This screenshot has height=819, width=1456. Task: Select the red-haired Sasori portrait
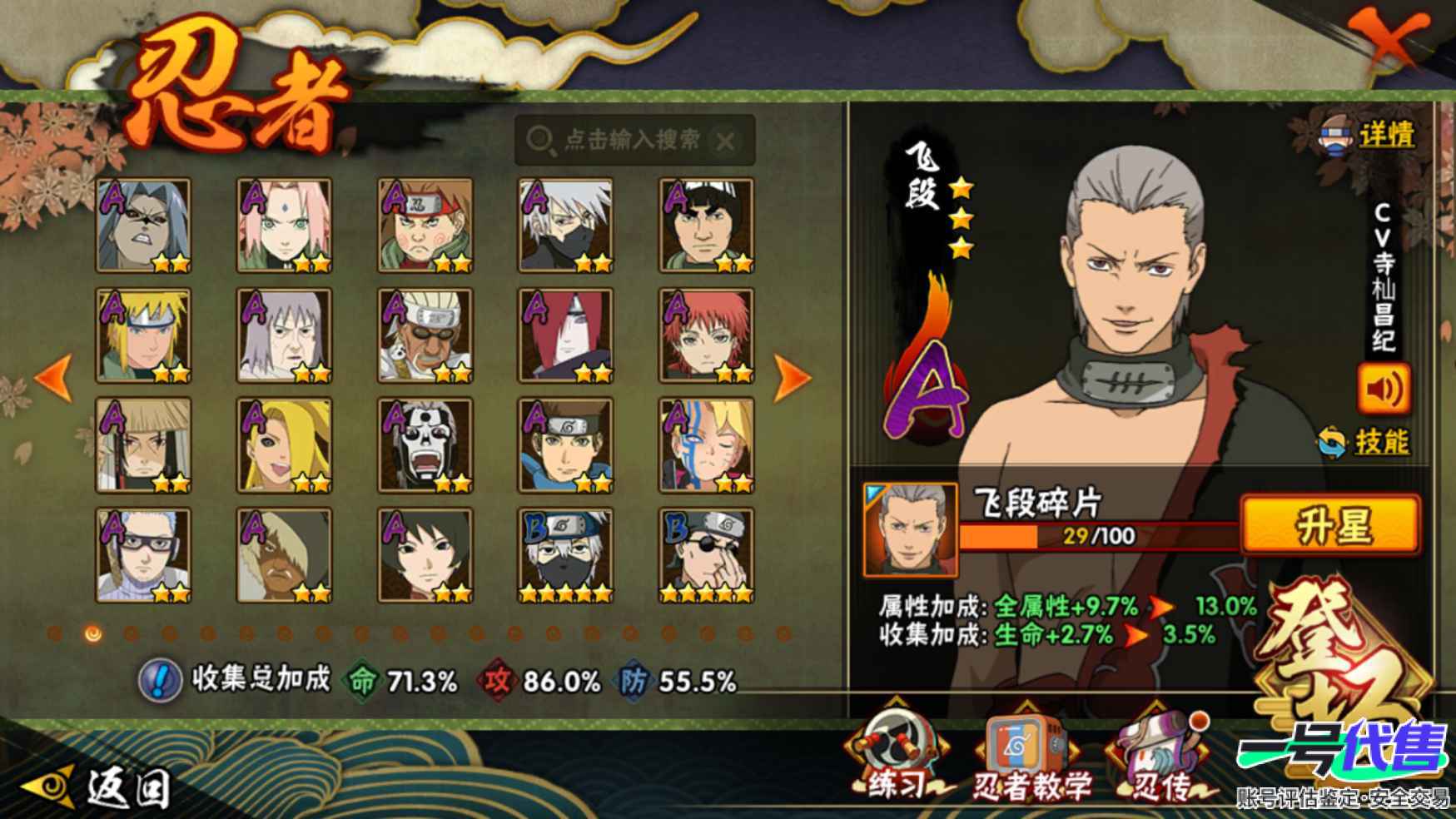pyautogui.click(x=706, y=335)
